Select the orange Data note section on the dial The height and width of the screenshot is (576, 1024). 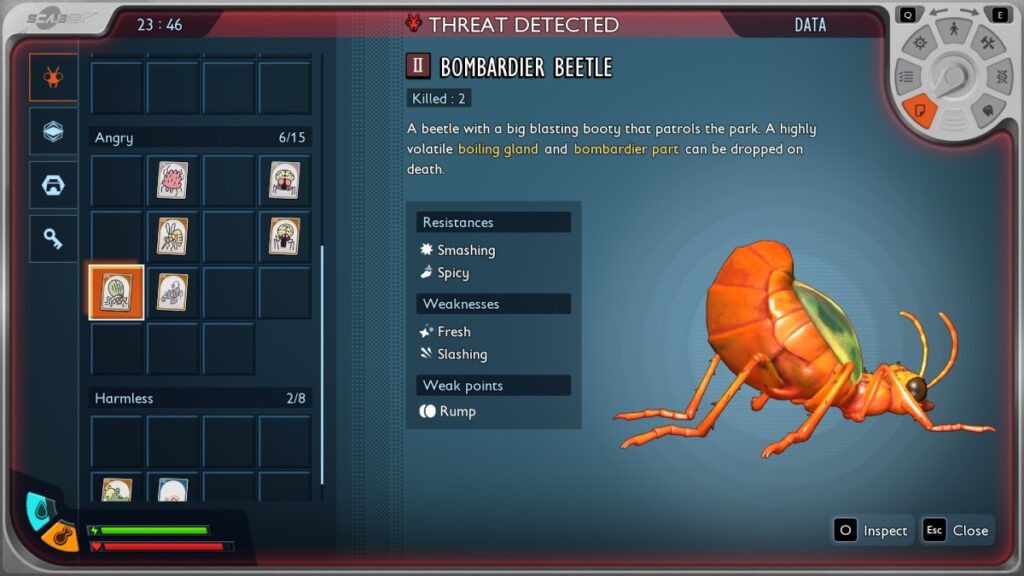pyautogui.click(x=920, y=109)
